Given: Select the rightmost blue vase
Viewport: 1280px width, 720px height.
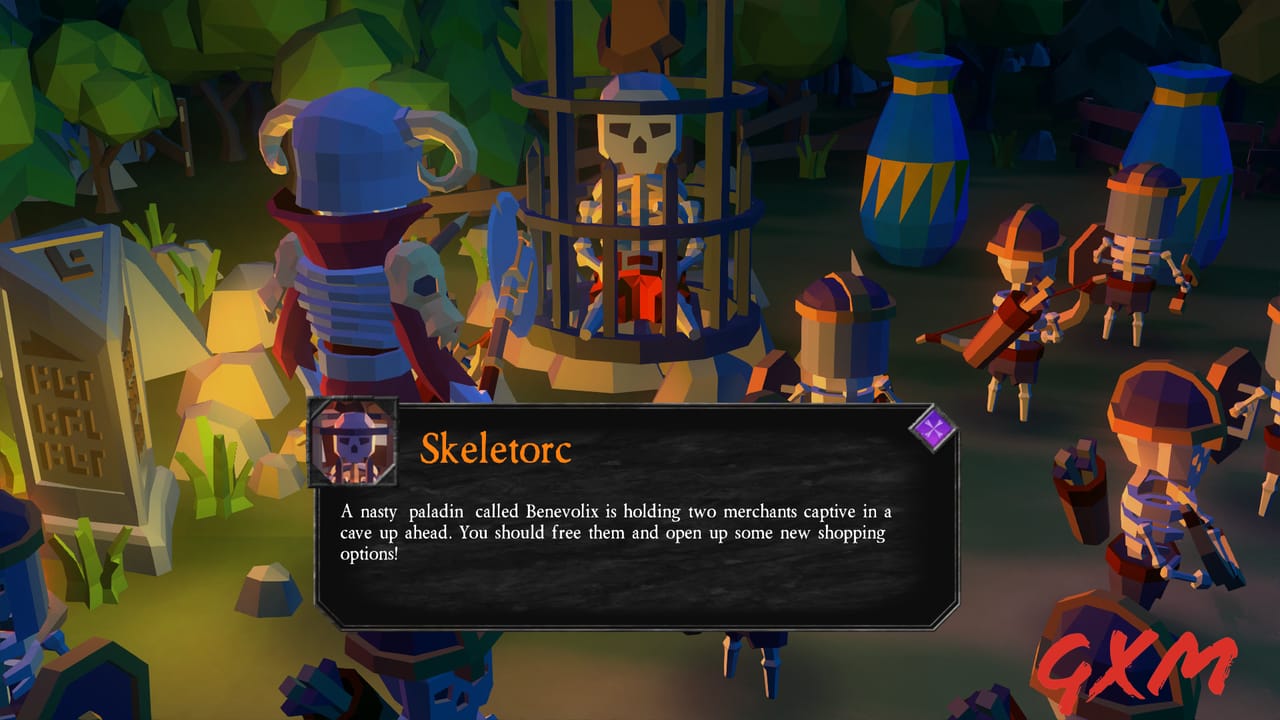Looking at the screenshot, I should point(1185,150).
